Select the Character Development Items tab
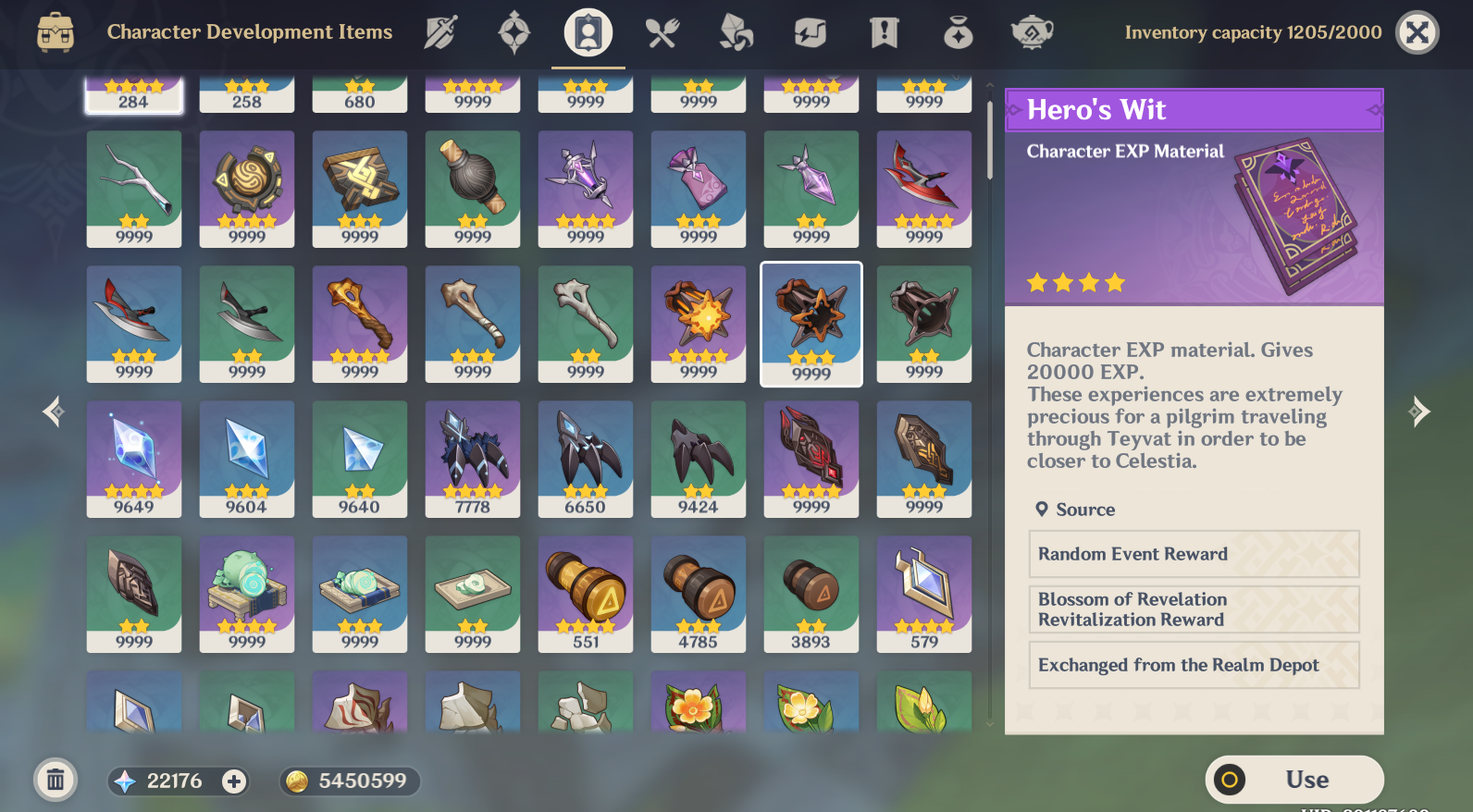This screenshot has height=812, width=1473. click(x=588, y=32)
